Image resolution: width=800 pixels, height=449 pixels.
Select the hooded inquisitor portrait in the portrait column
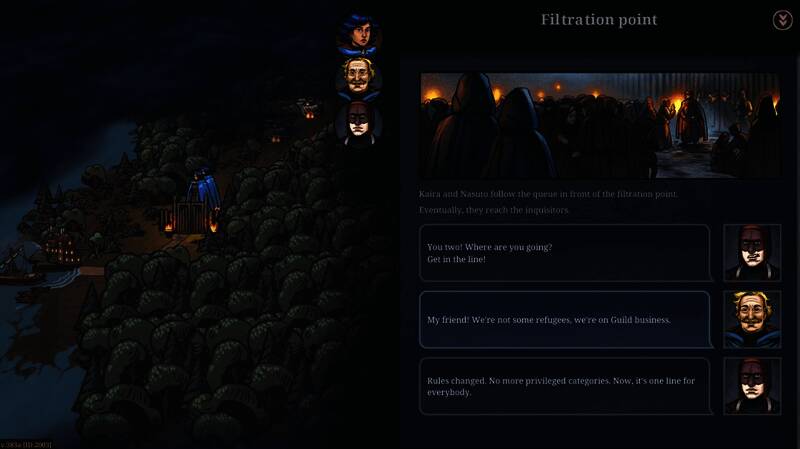coord(358,122)
